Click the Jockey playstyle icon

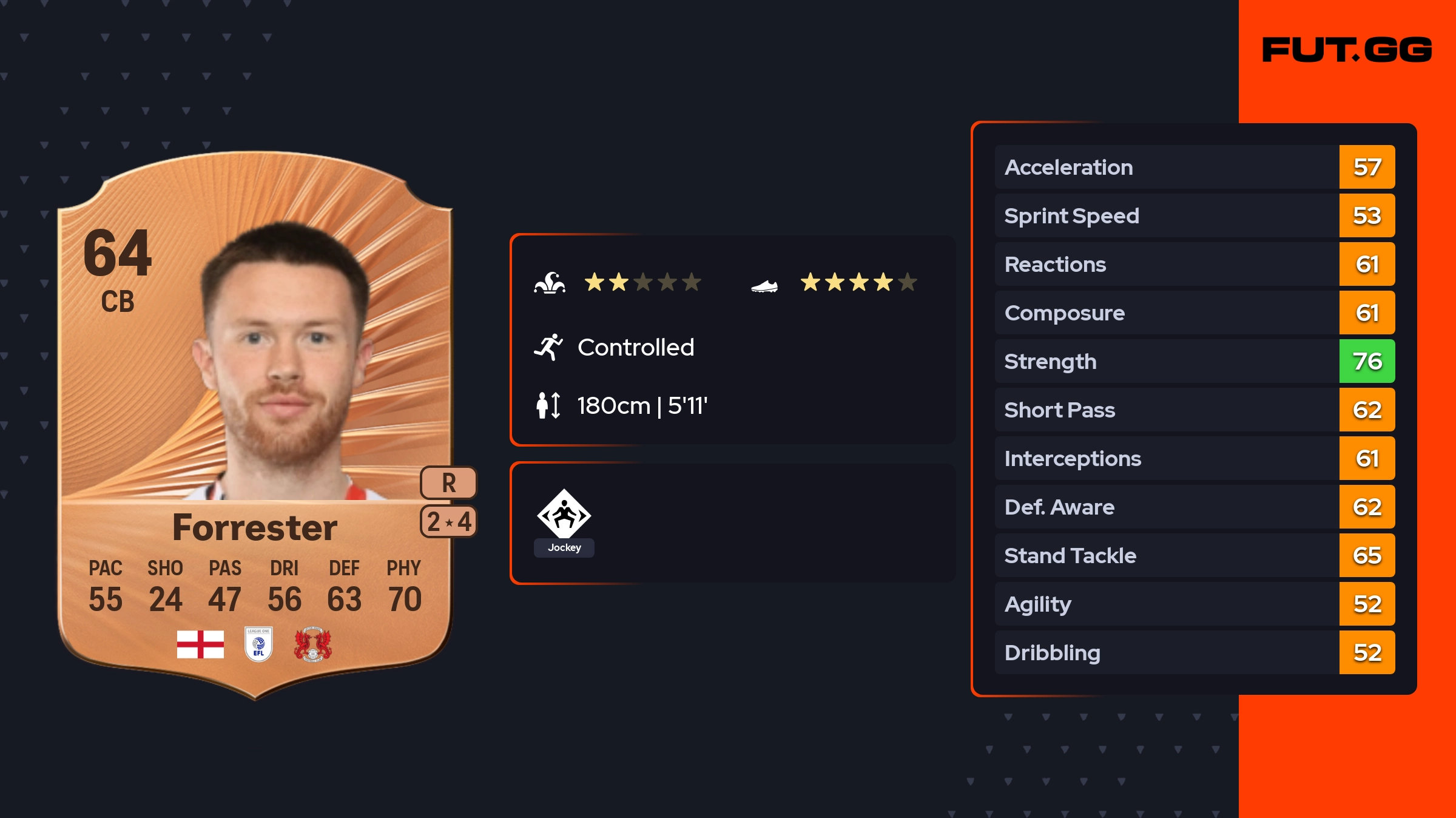(x=564, y=516)
